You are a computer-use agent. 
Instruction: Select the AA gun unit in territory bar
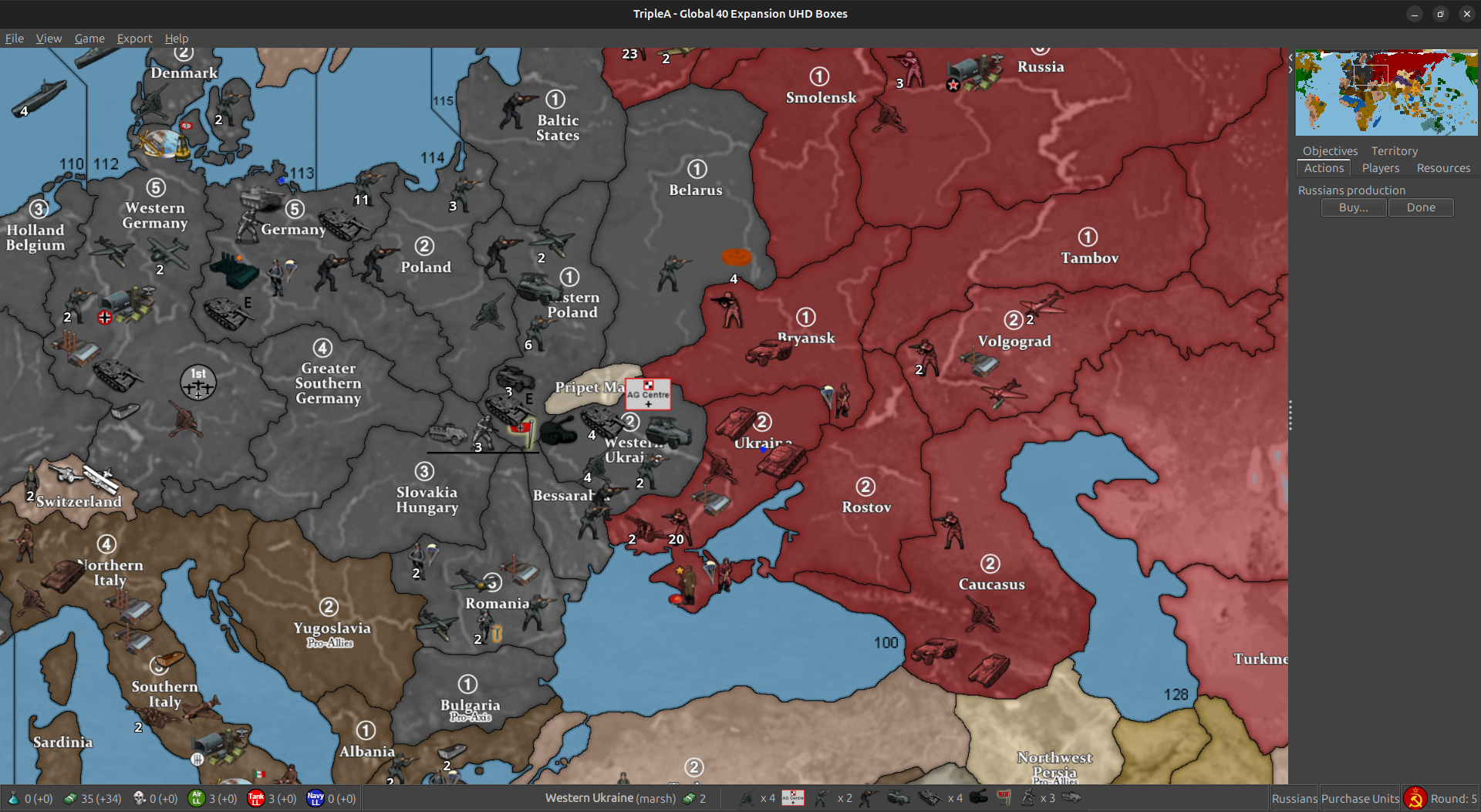point(746,798)
